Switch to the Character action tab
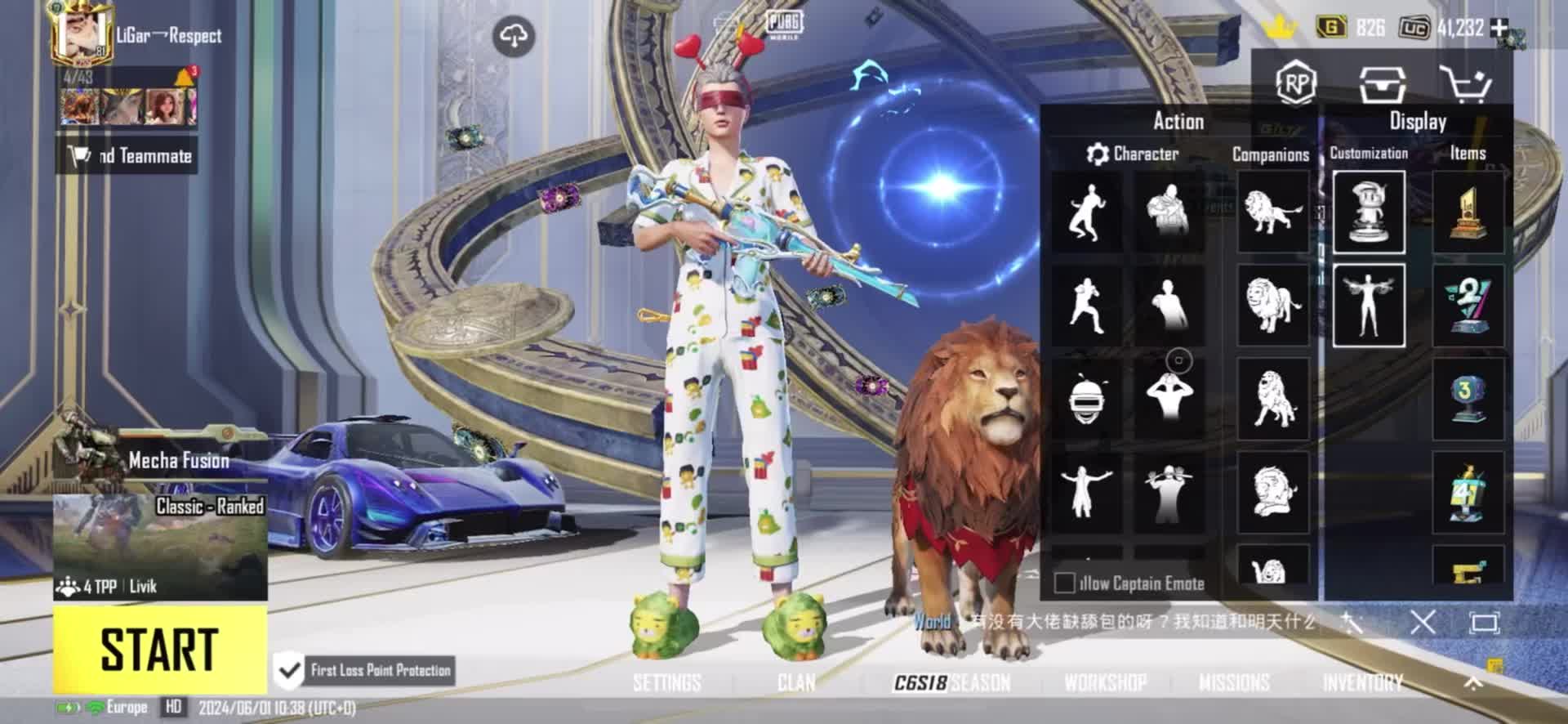 click(1134, 154)
